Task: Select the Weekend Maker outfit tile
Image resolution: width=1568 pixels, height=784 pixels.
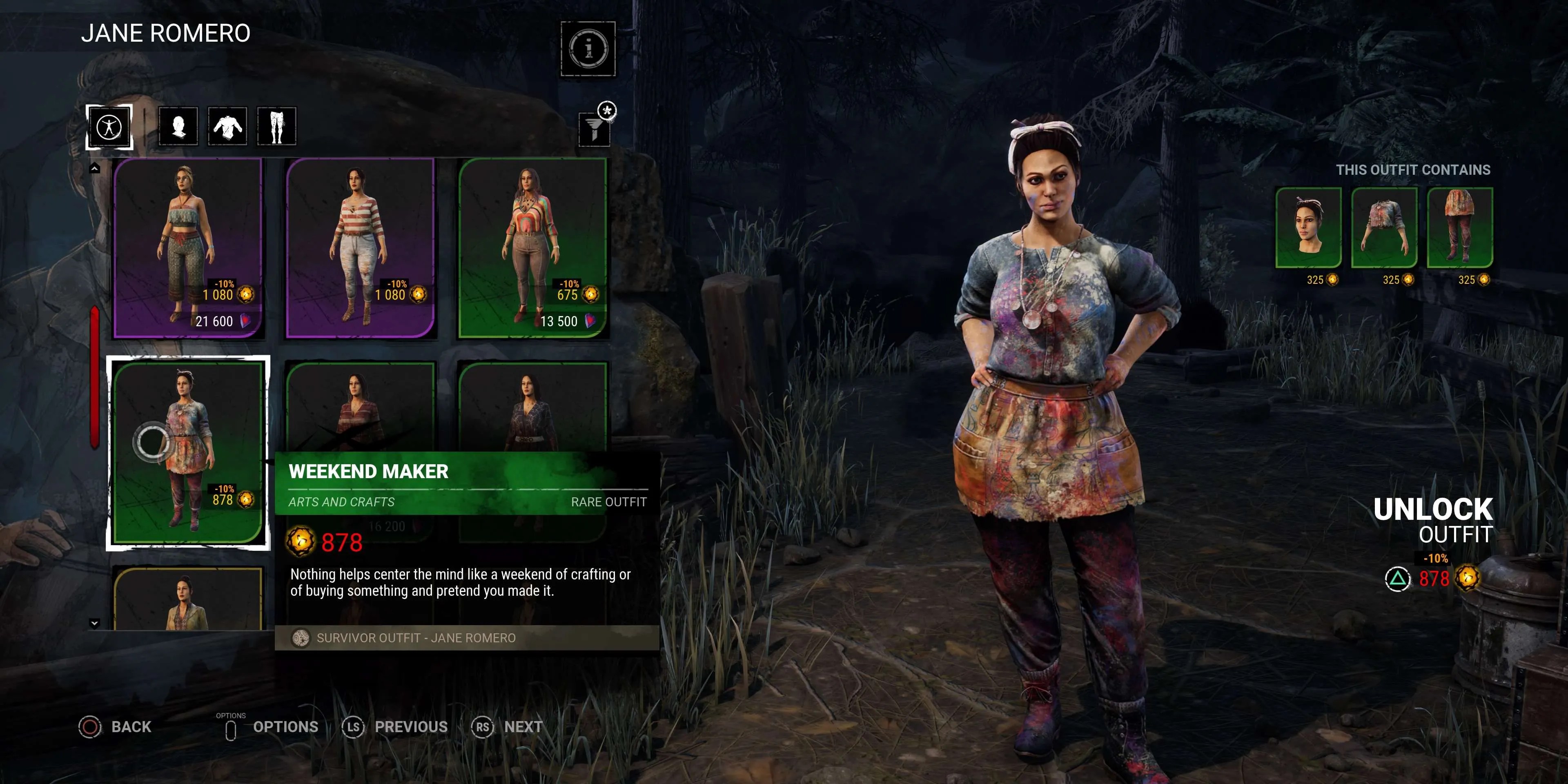Action: pyautogui.click(x=188, y=452)
